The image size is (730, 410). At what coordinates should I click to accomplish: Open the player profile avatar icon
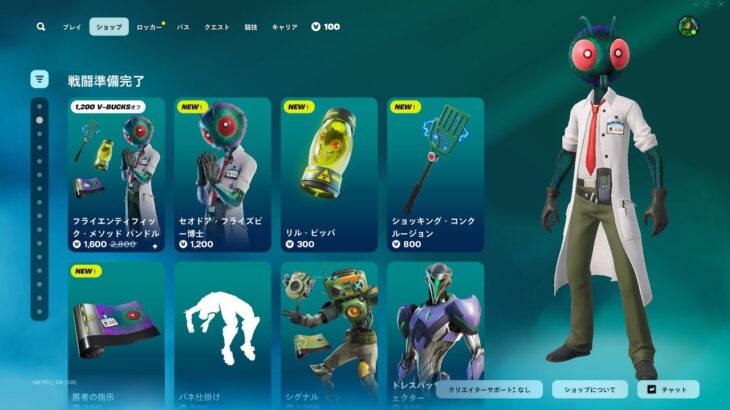coord(688,27)
